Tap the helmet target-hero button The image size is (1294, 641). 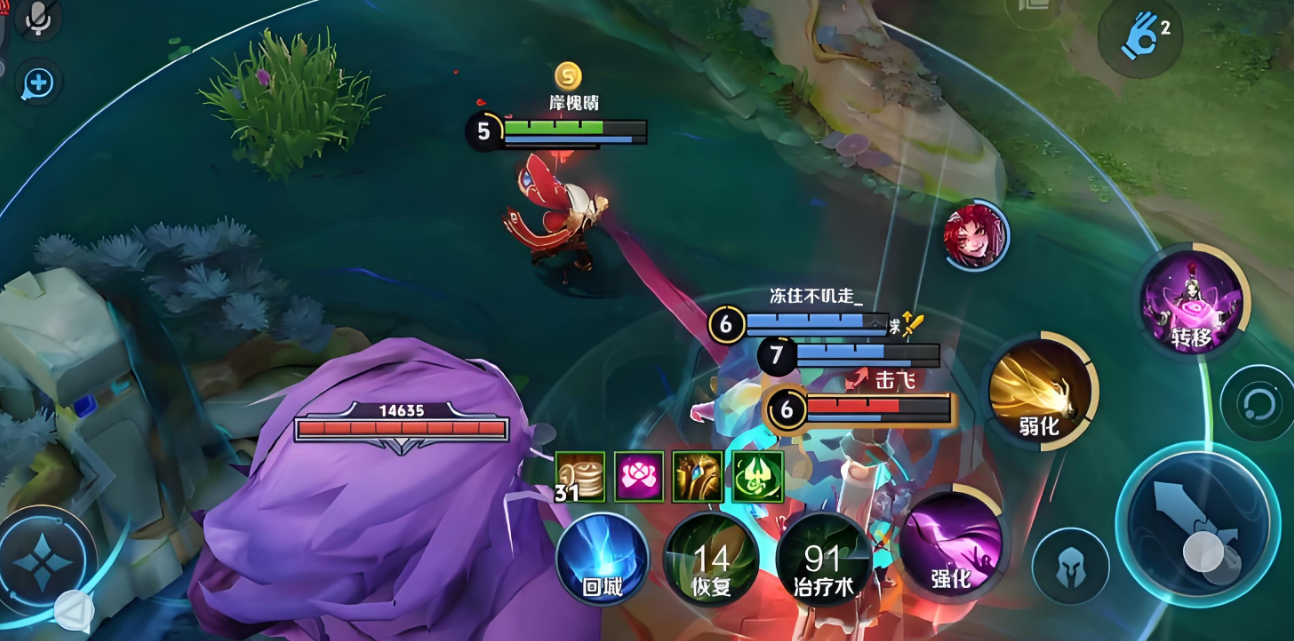point(1070,566)
